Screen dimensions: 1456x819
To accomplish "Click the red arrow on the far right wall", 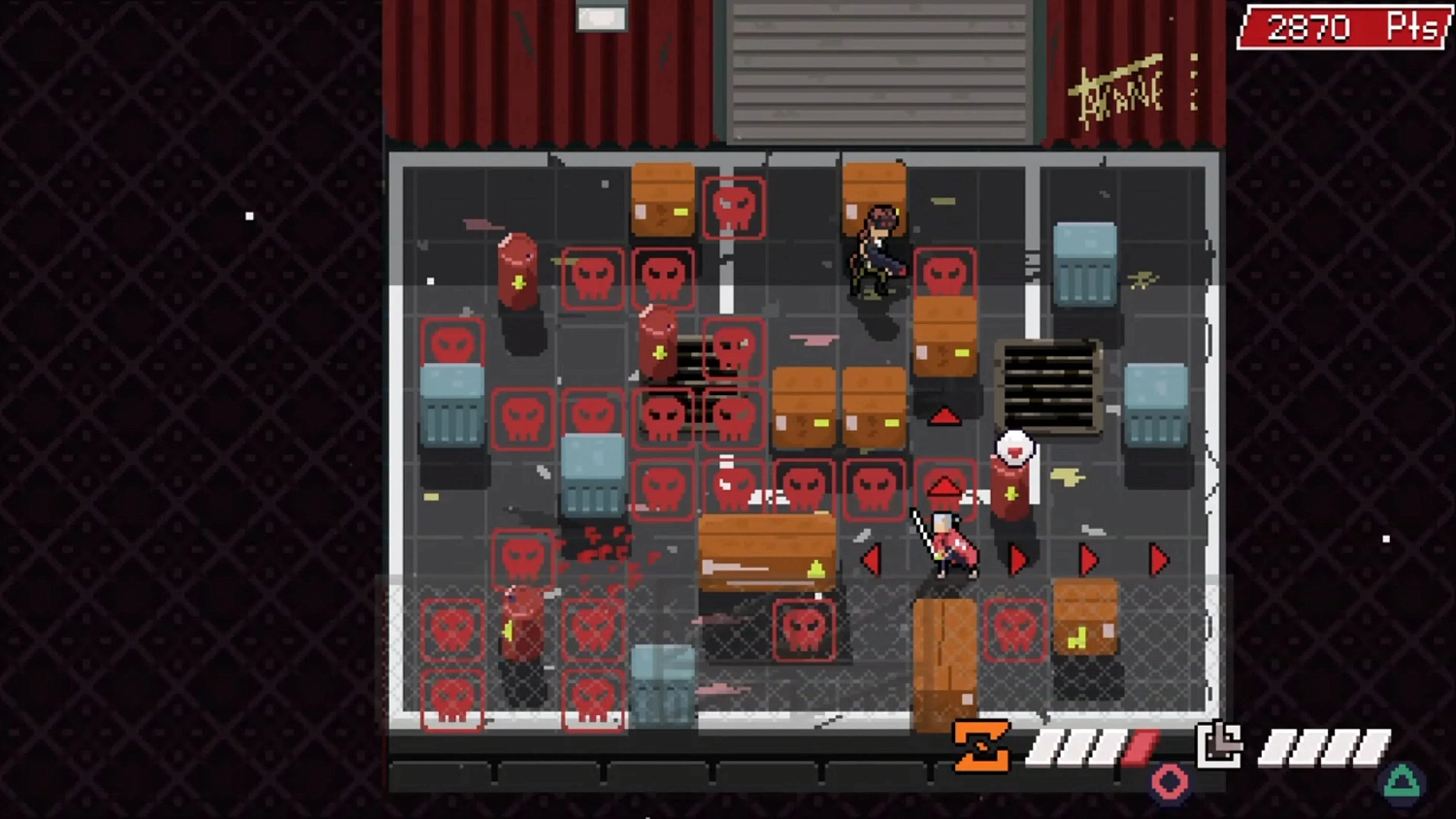I will tap(1158, 557).
